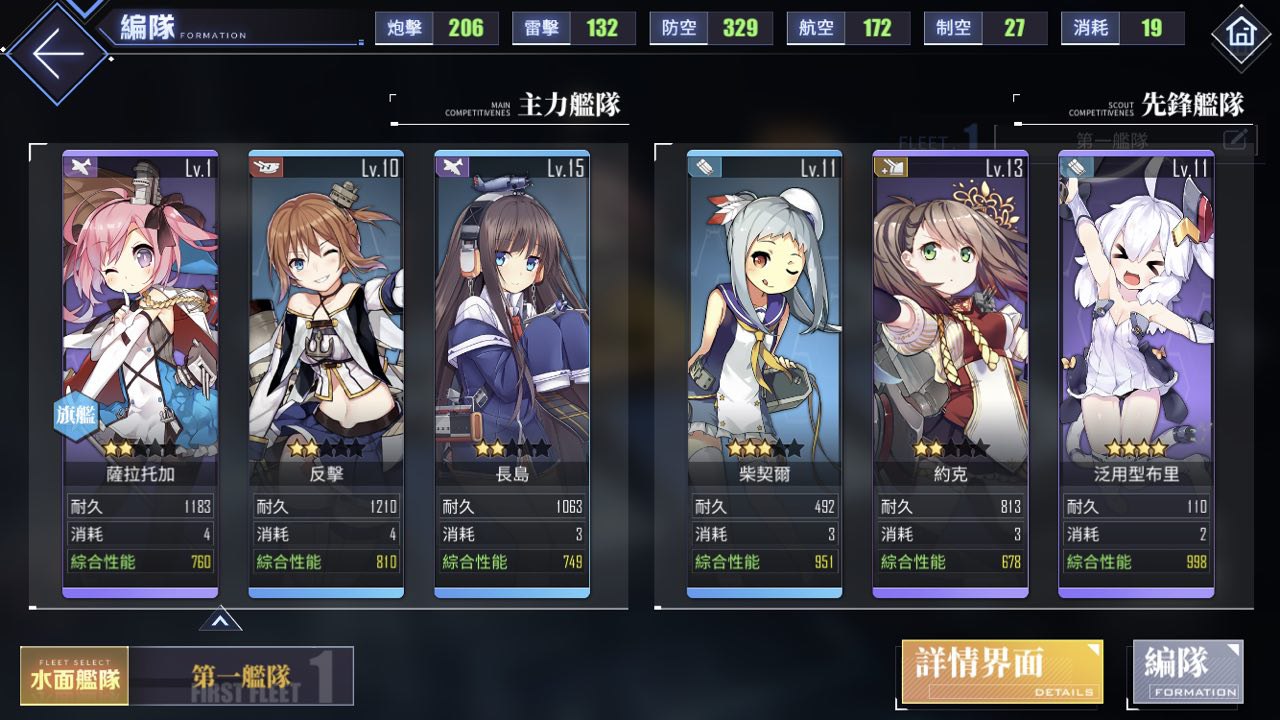Viewport: 1280px width, 720px height.
Task: Expand the upward arrow panel toggle
Action: coord(220,621)
